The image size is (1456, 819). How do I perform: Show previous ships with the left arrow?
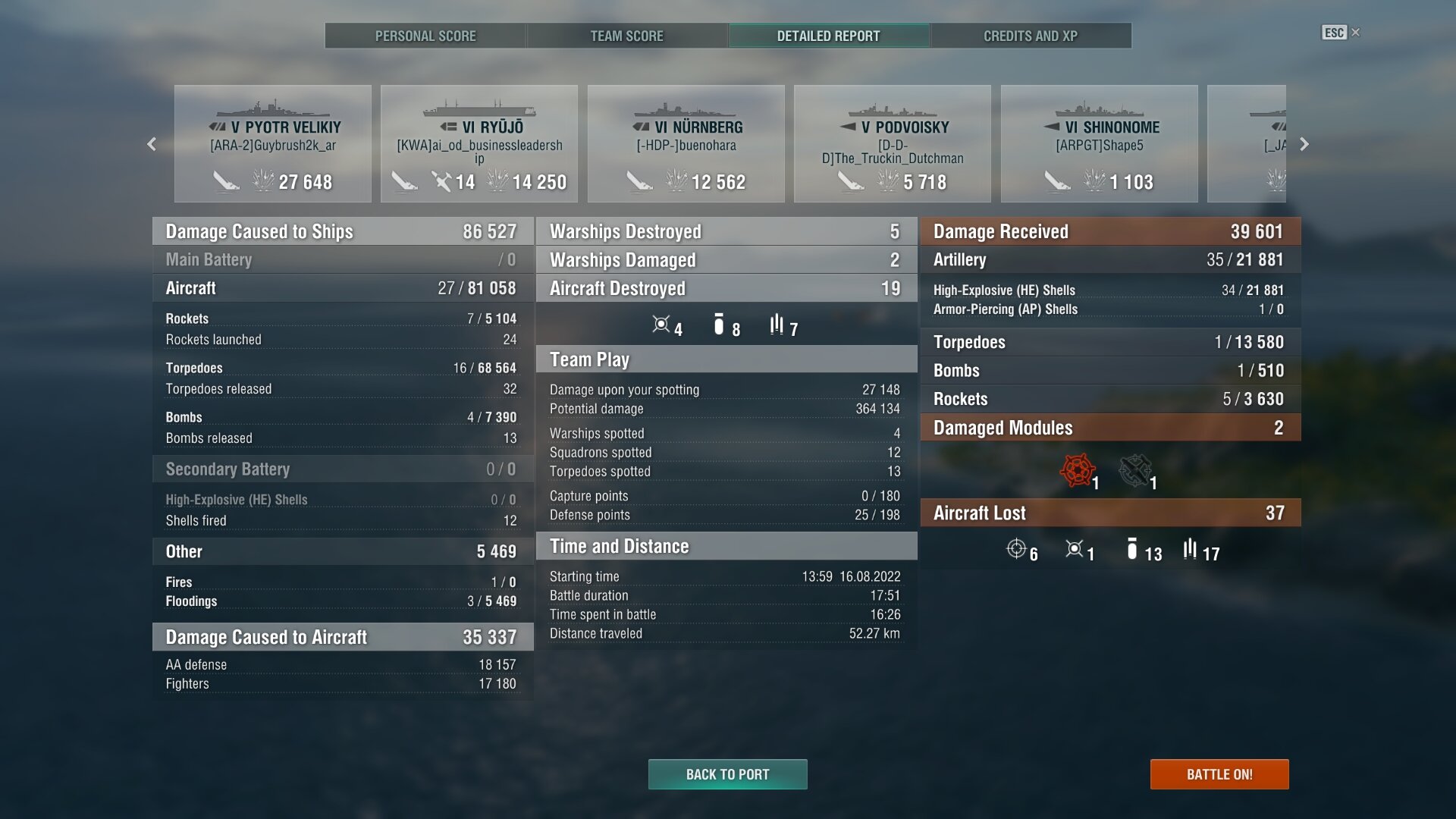tap(152, 144)
